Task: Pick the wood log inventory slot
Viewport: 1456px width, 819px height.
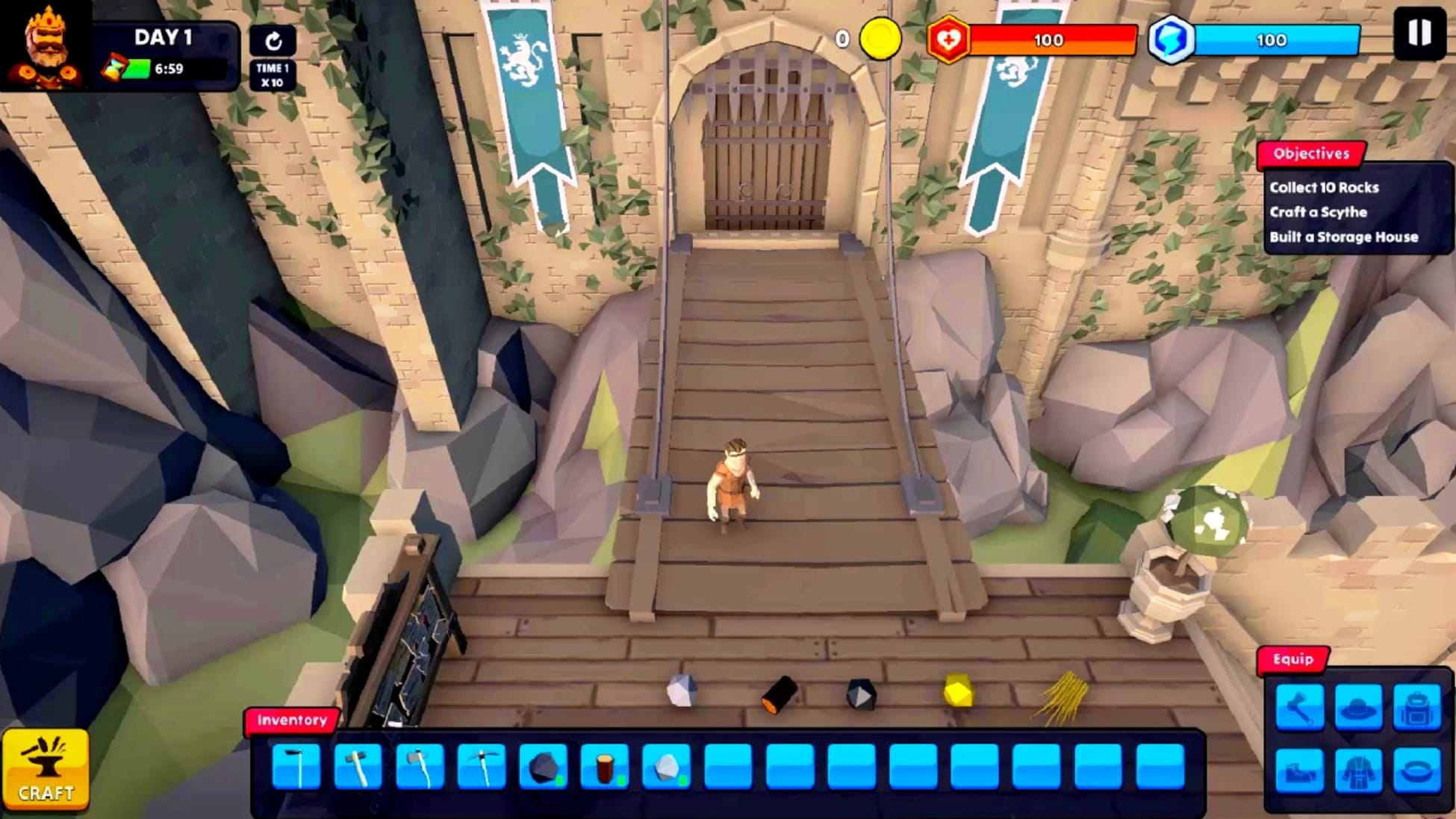Action: tap(605, 767)
